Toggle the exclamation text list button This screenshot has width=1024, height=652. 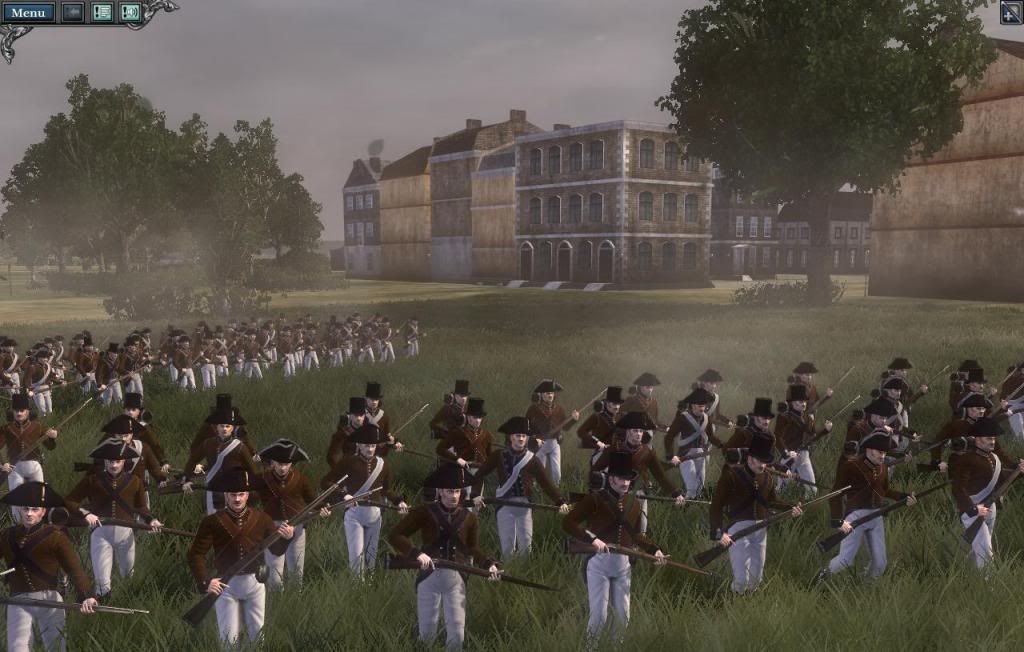[x=102, y=12]
